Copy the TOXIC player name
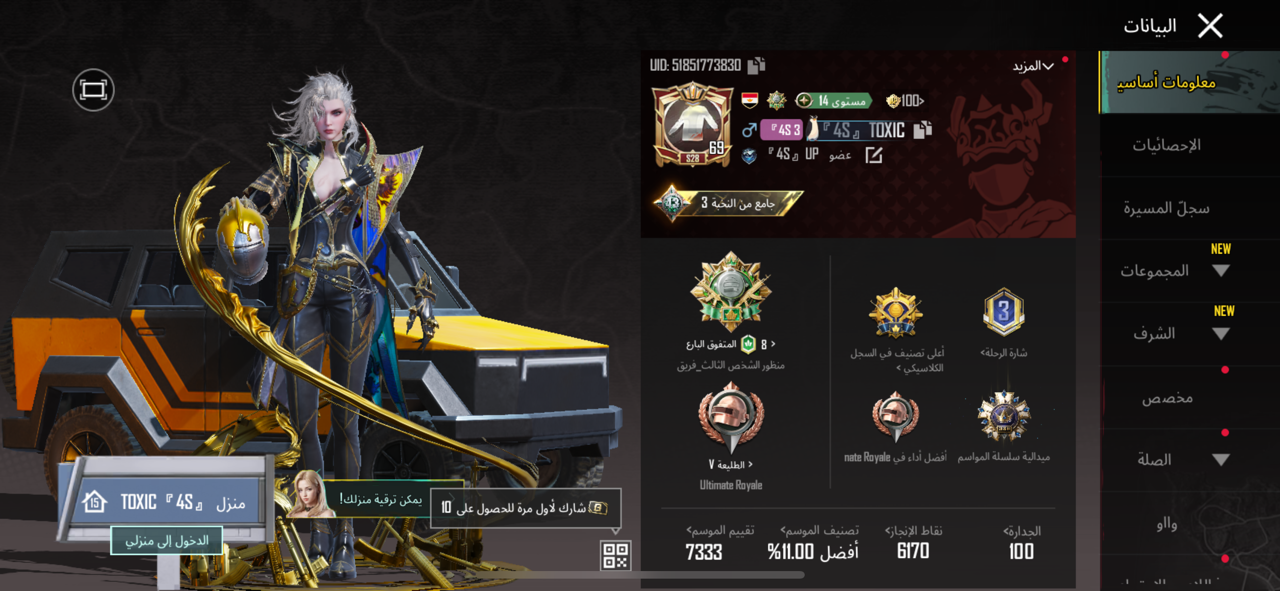Image resolution: width=1280 pixels, height=591 pixels. pos(923,129)
